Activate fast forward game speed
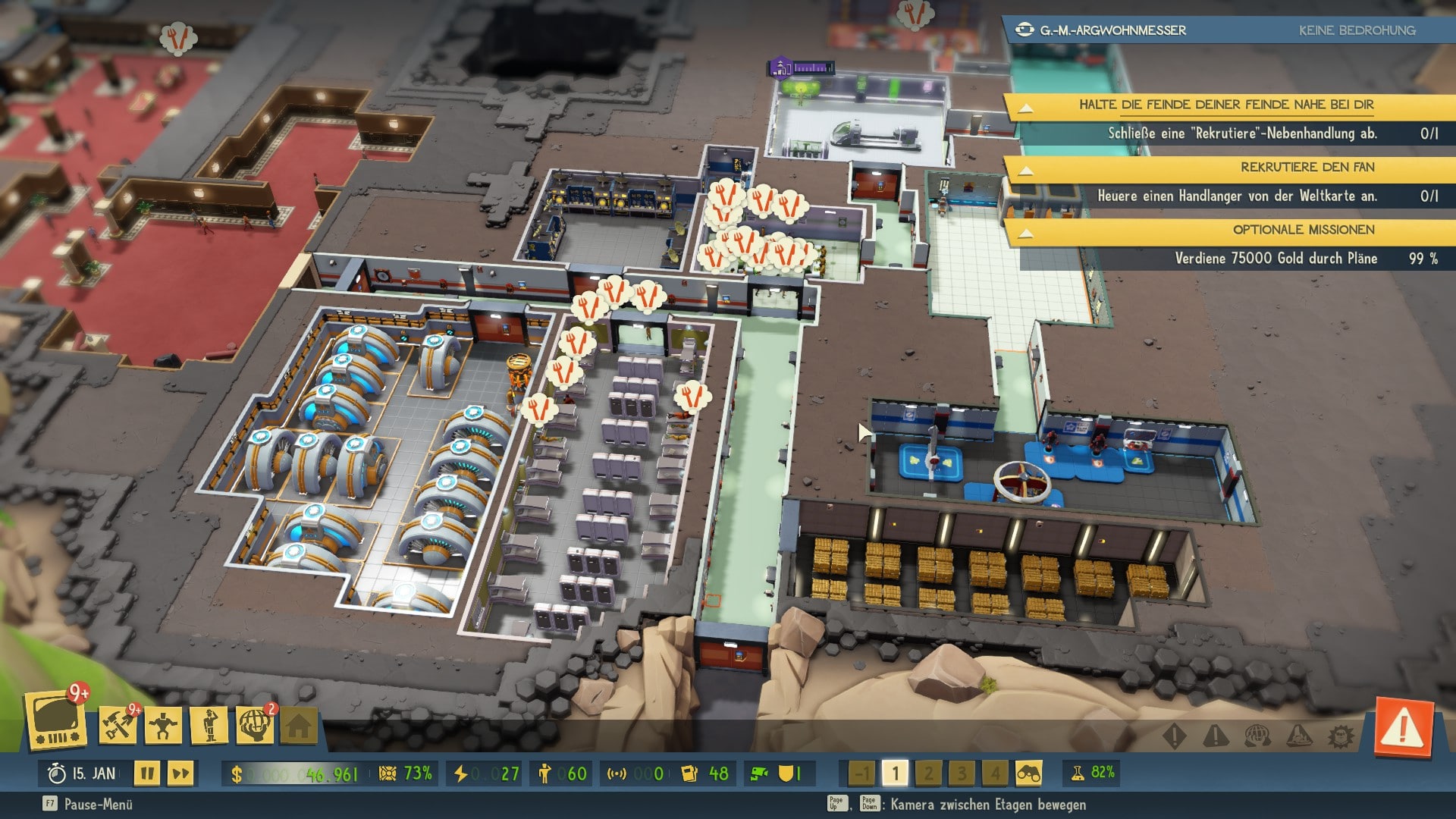This screenshot has height=819, width=1456. 180,773
